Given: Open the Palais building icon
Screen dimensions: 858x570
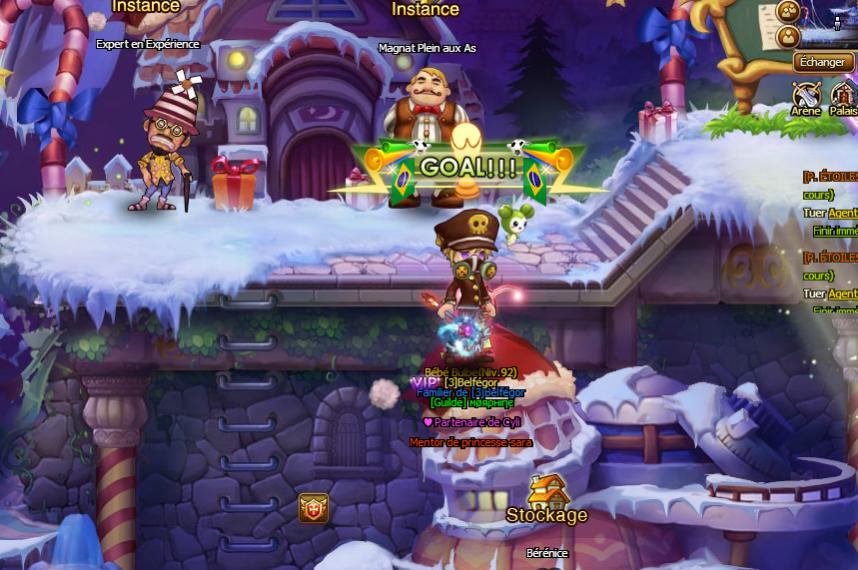Looking at the screenshot, I should point(843,95).
